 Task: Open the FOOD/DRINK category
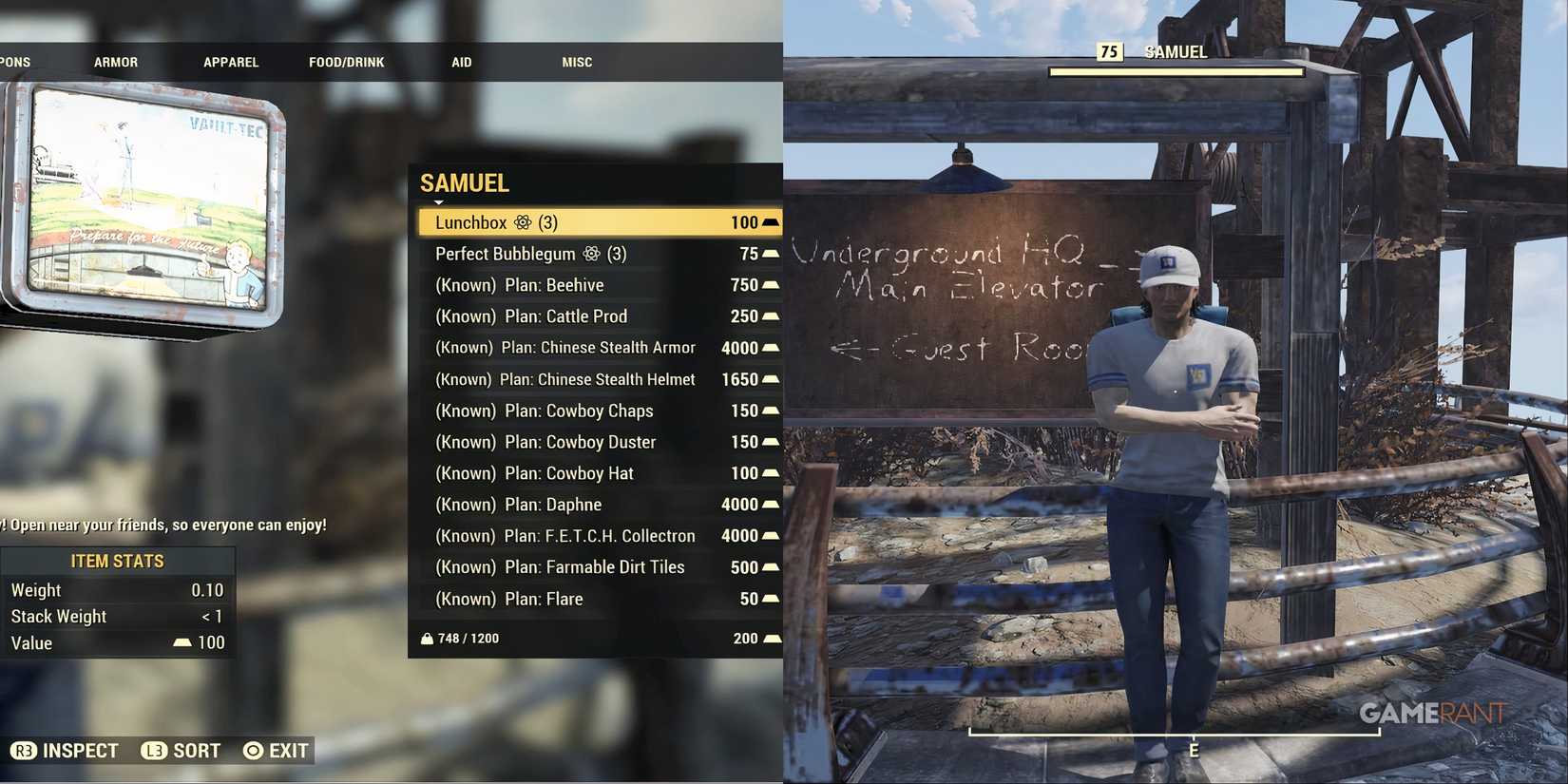(x=346, y=62)
